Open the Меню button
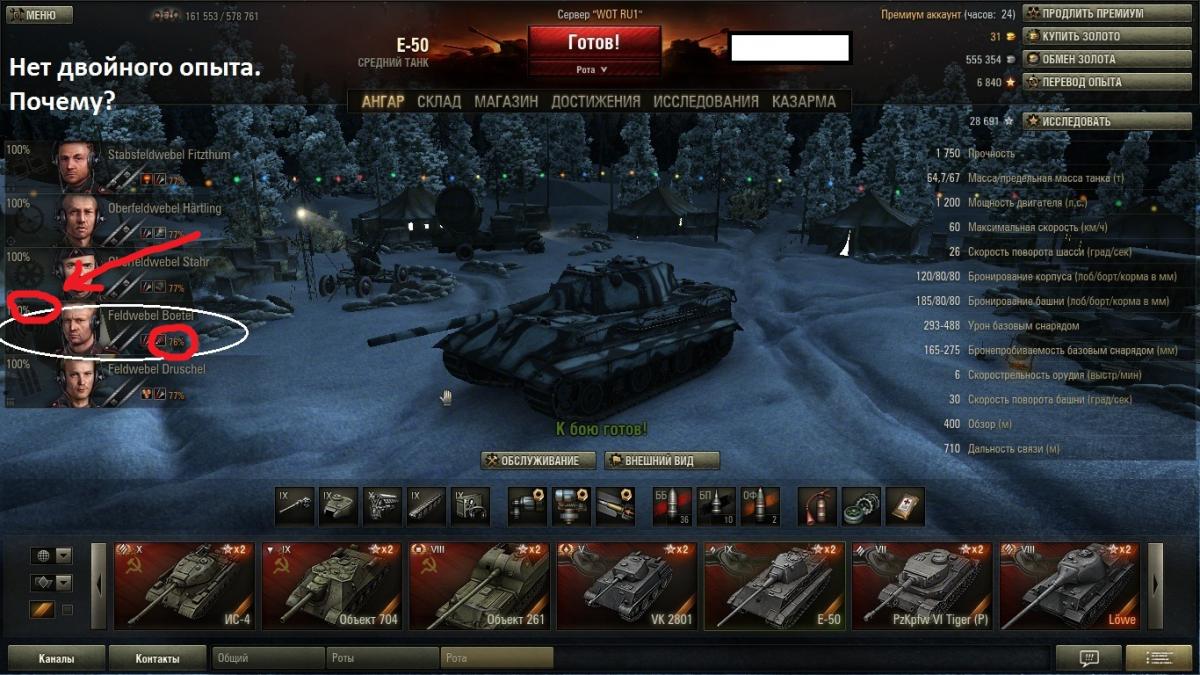1200x675 pixels. [x=38, y=15]
